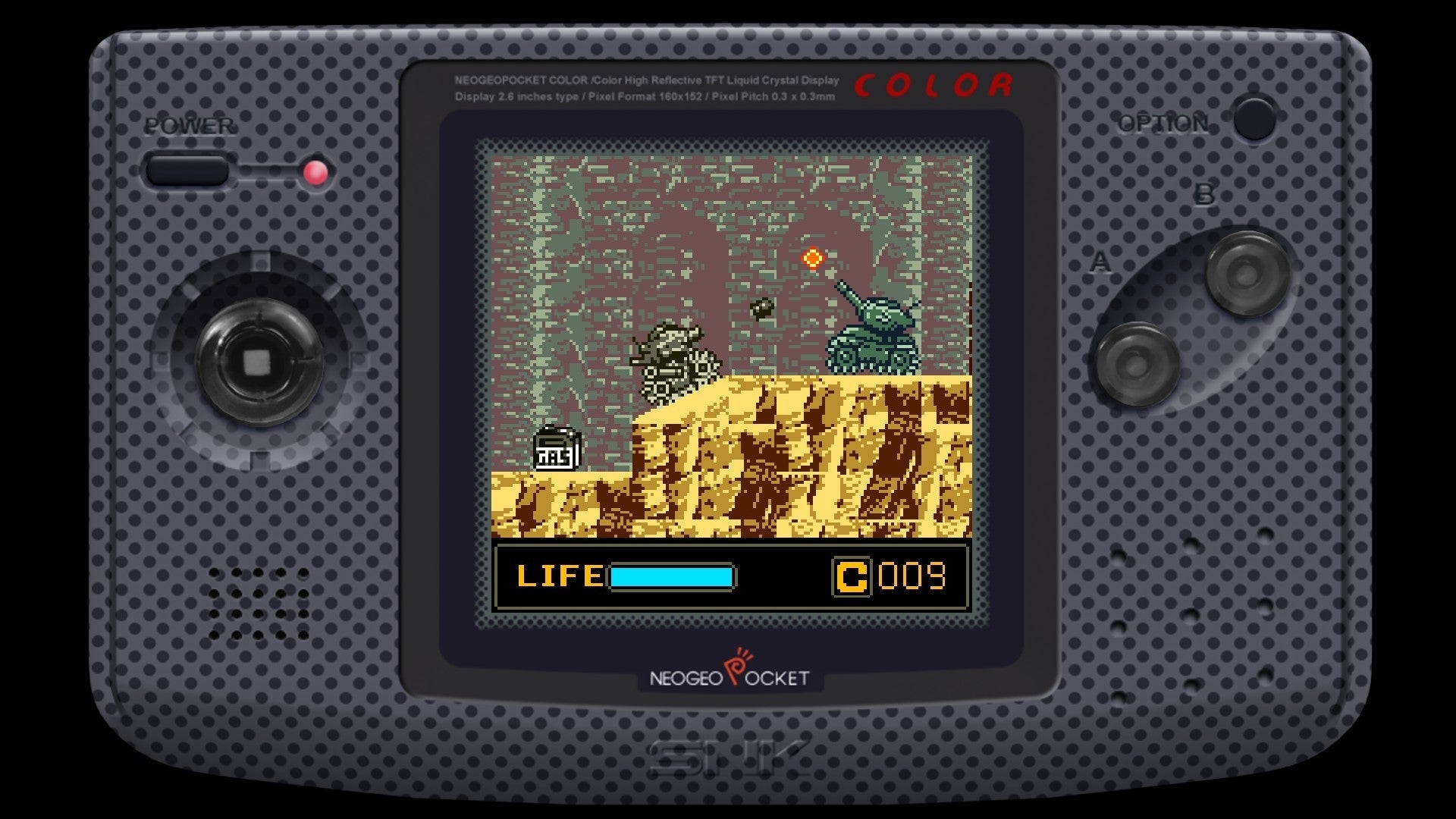The image size is (1456, 819).
Task: Select the enemy tank on the cliff
Action: pos(872,341)
